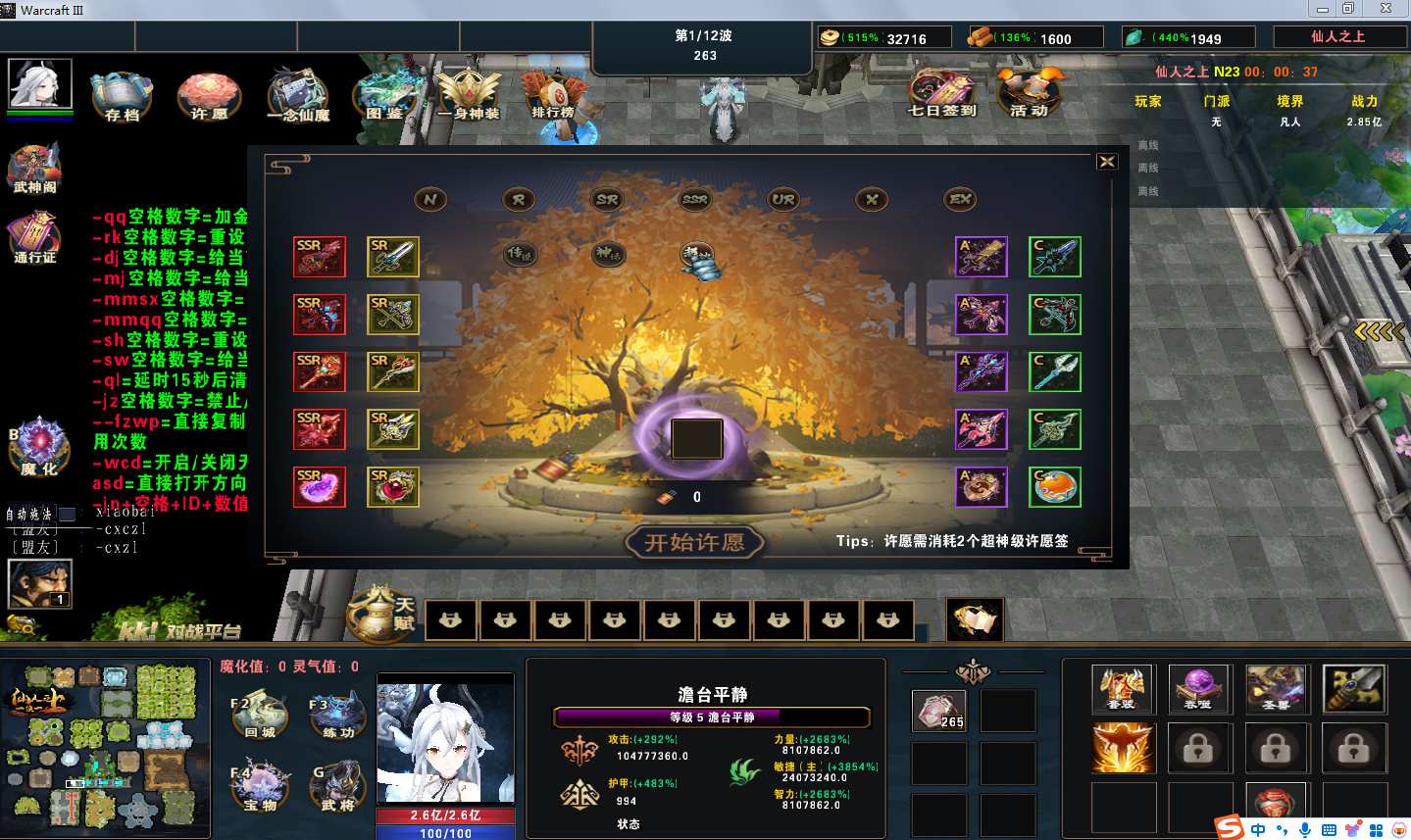Use the 回城 return to town skill
Viewport: 1411px width, 840px height.
260,716
